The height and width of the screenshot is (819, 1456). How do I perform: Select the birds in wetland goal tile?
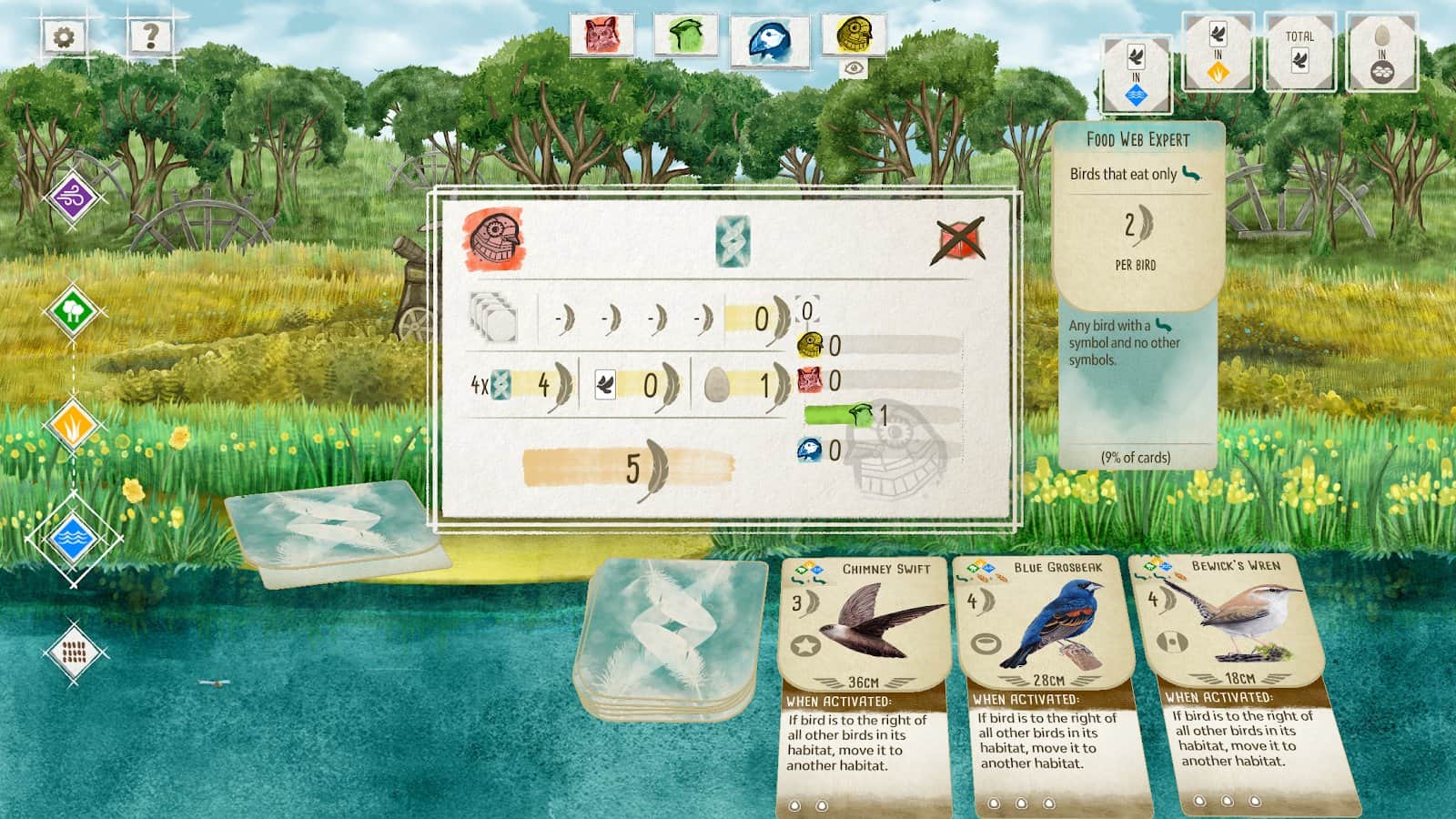pyautogui.click(x=1136, y=74)
